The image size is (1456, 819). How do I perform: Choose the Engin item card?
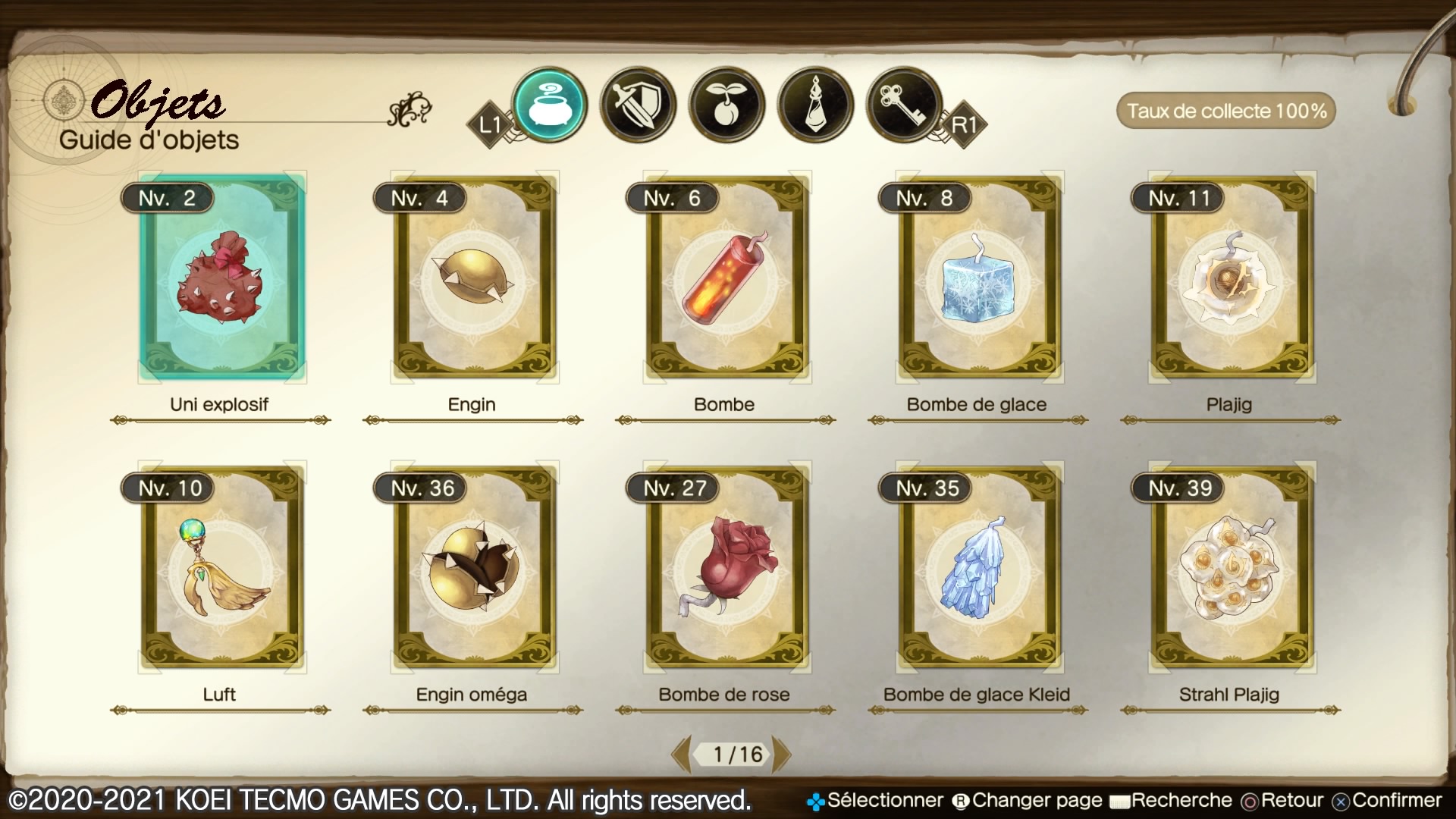[x=474, y=278]
